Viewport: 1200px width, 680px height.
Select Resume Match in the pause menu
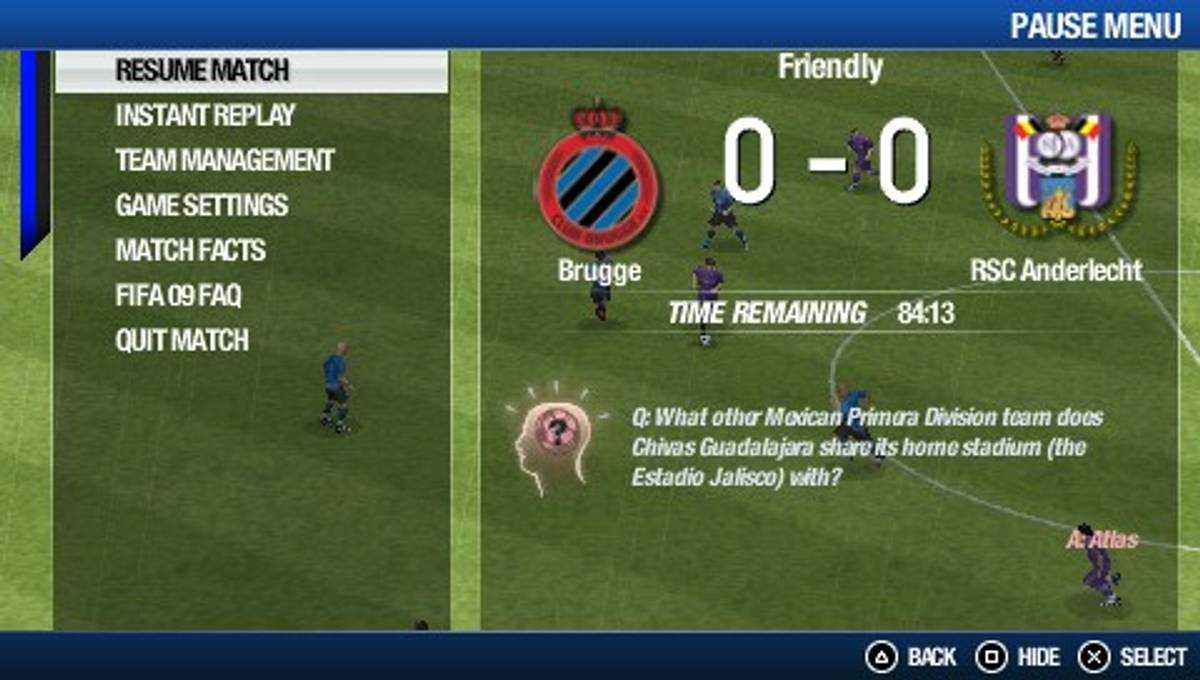(202, 71)
